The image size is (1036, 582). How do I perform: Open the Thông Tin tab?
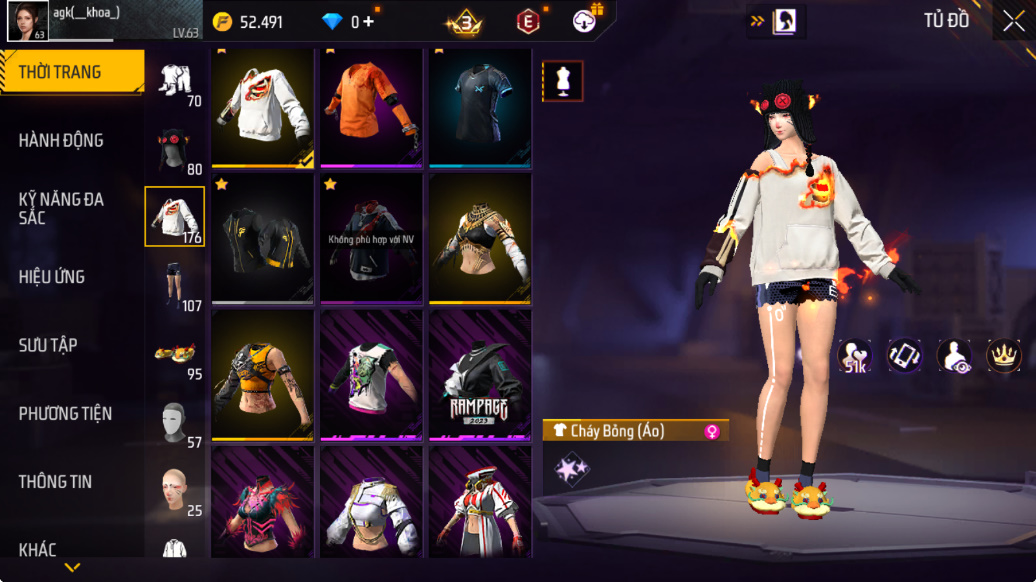point(55,481)
